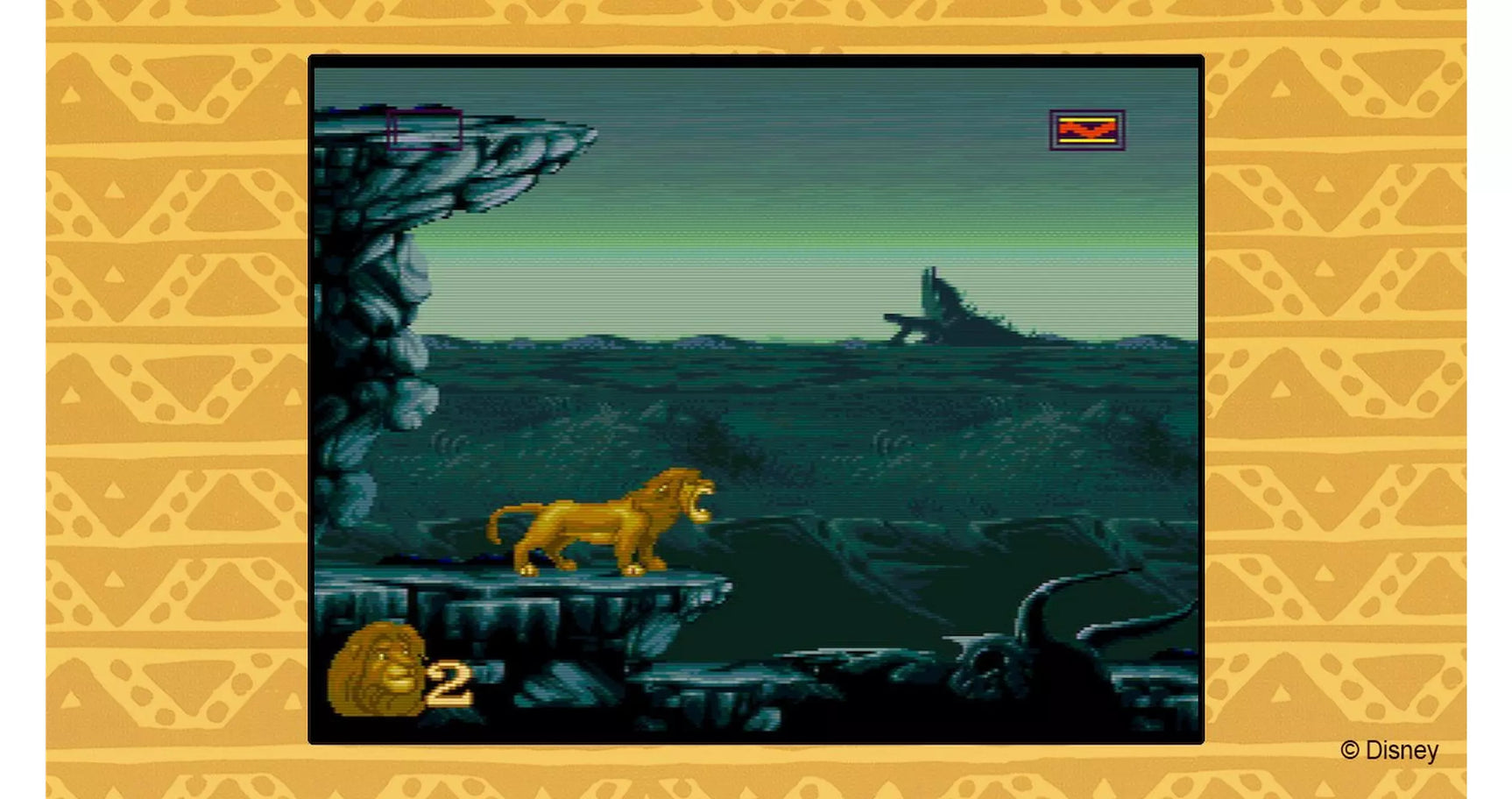Click the purple rectangle marker on the cliff top

(427, 131)
